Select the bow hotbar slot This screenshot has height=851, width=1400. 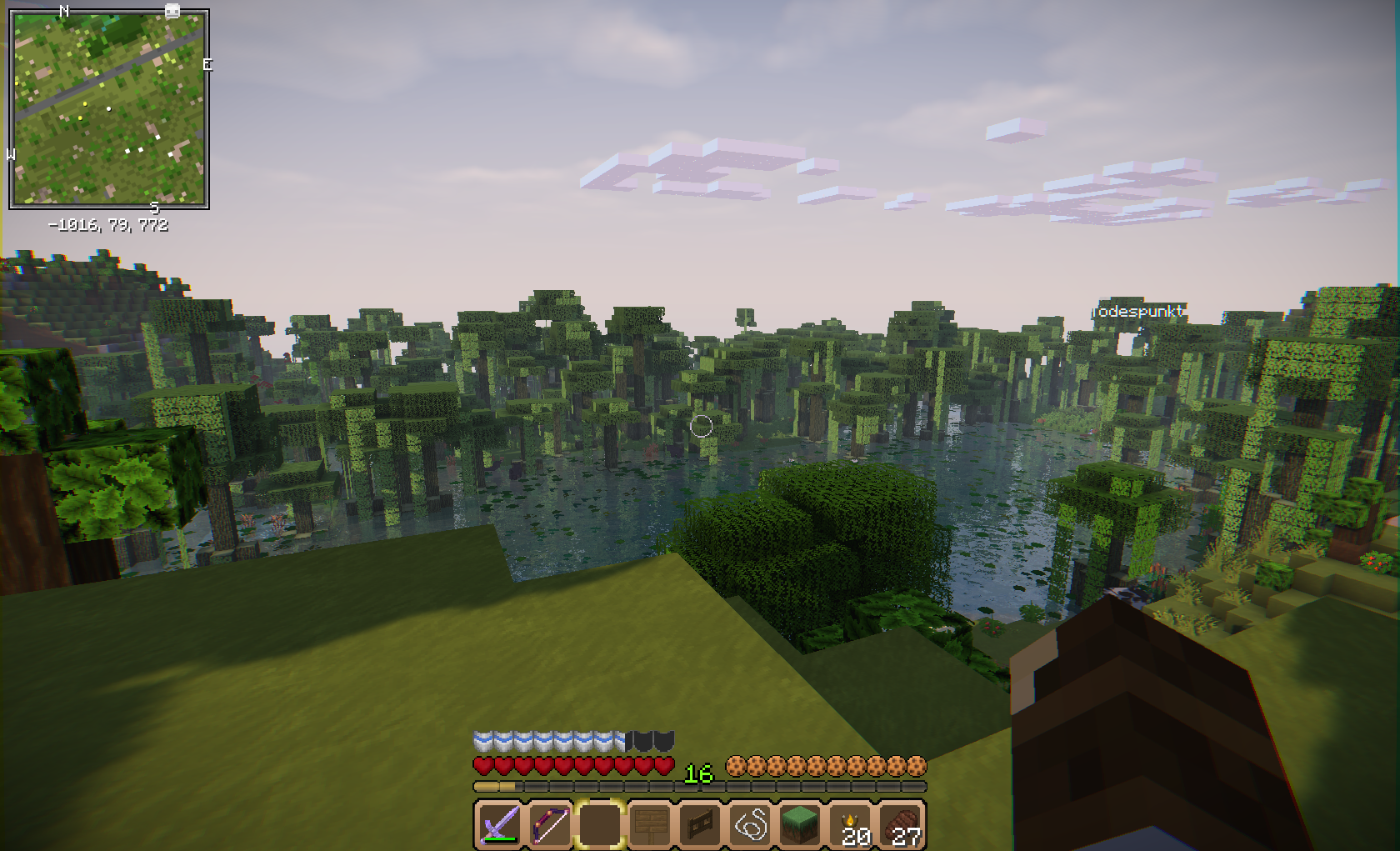(x=550, y=824)
